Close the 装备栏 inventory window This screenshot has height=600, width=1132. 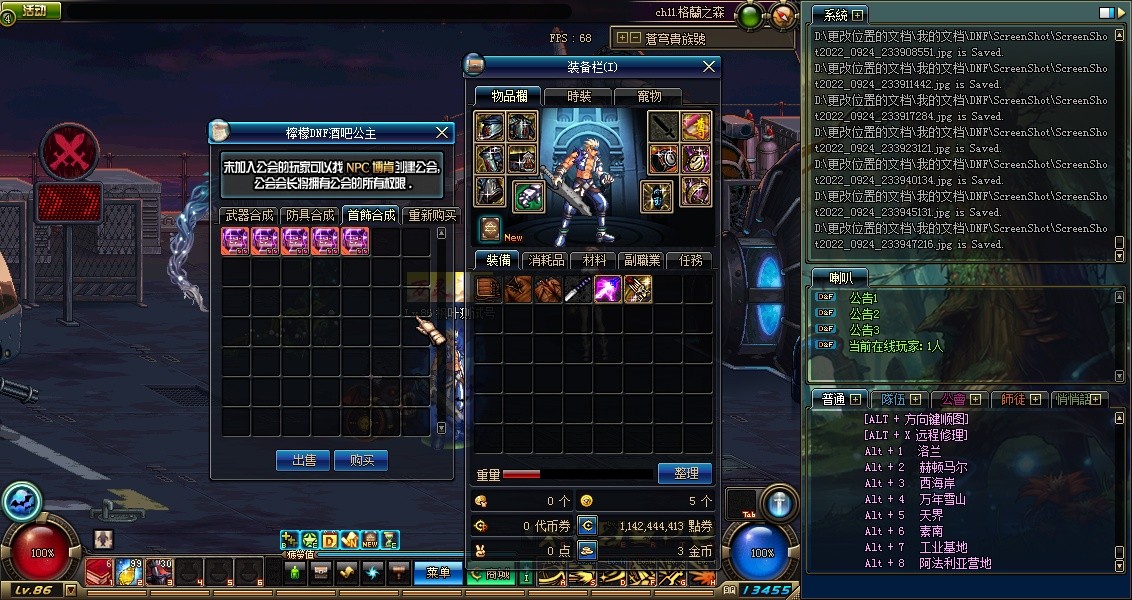point(709,67)
